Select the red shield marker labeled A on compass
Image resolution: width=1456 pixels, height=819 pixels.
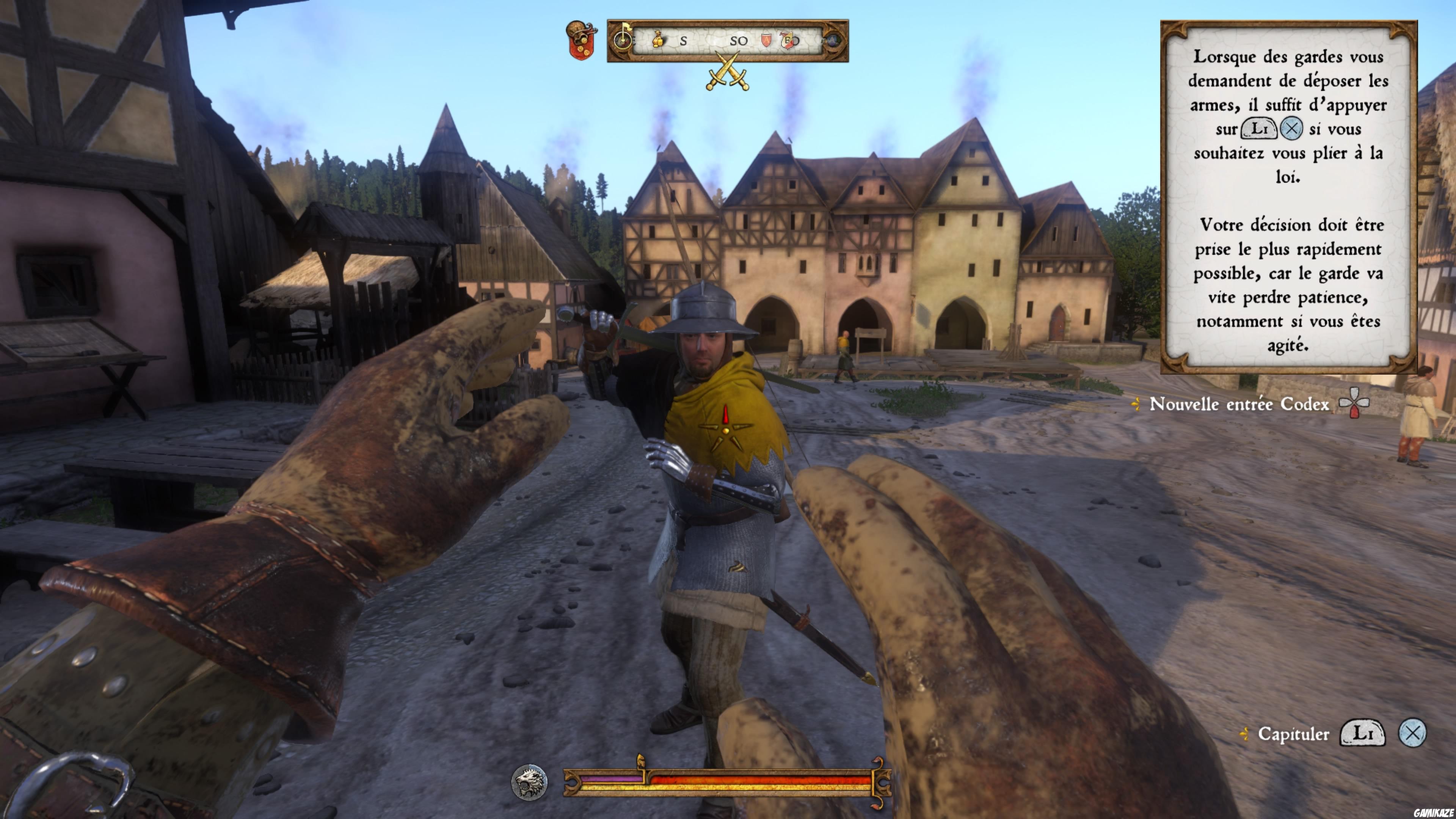click(x=767, y=40)
